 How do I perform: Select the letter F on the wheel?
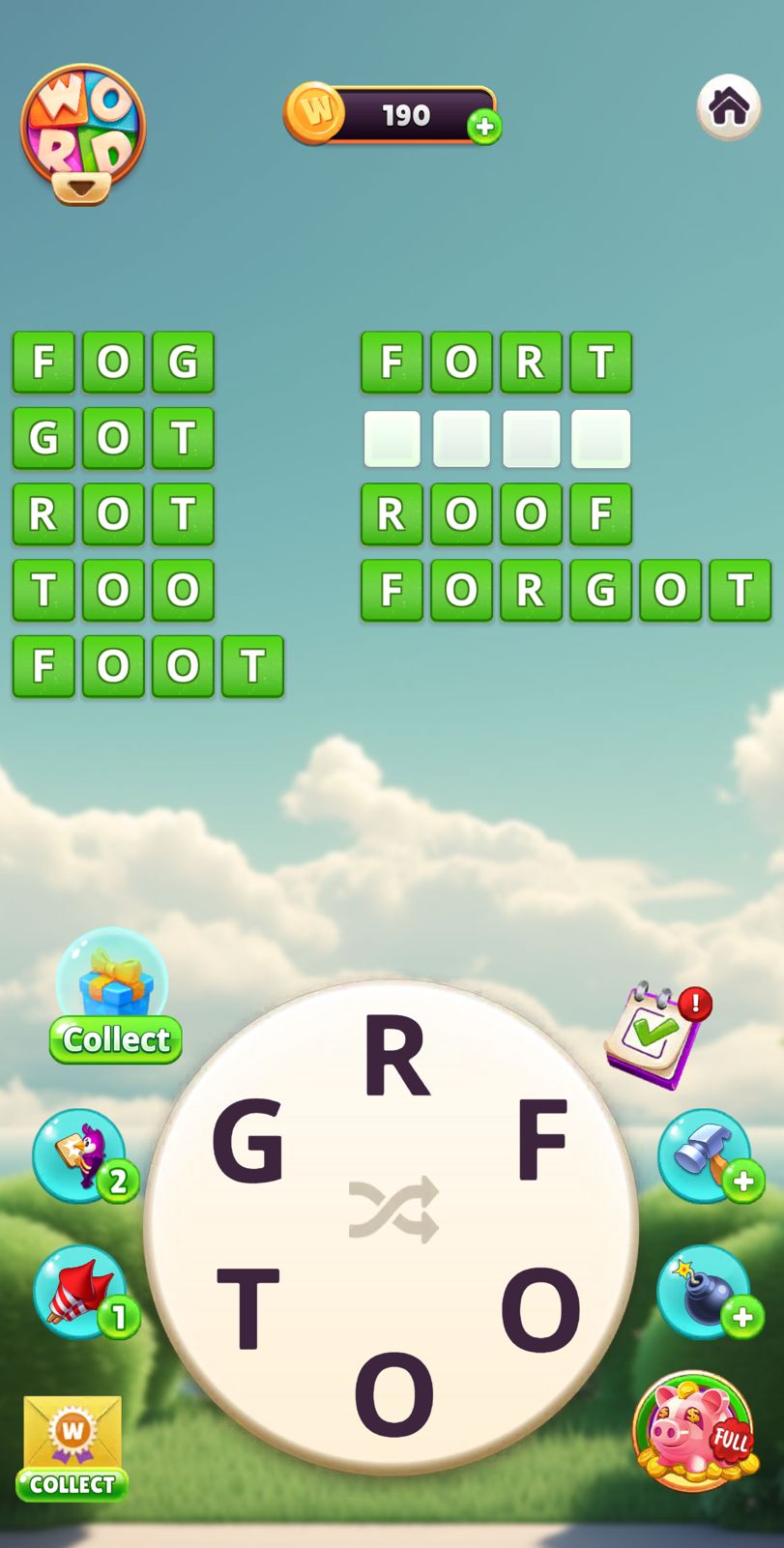point(541,1142)
